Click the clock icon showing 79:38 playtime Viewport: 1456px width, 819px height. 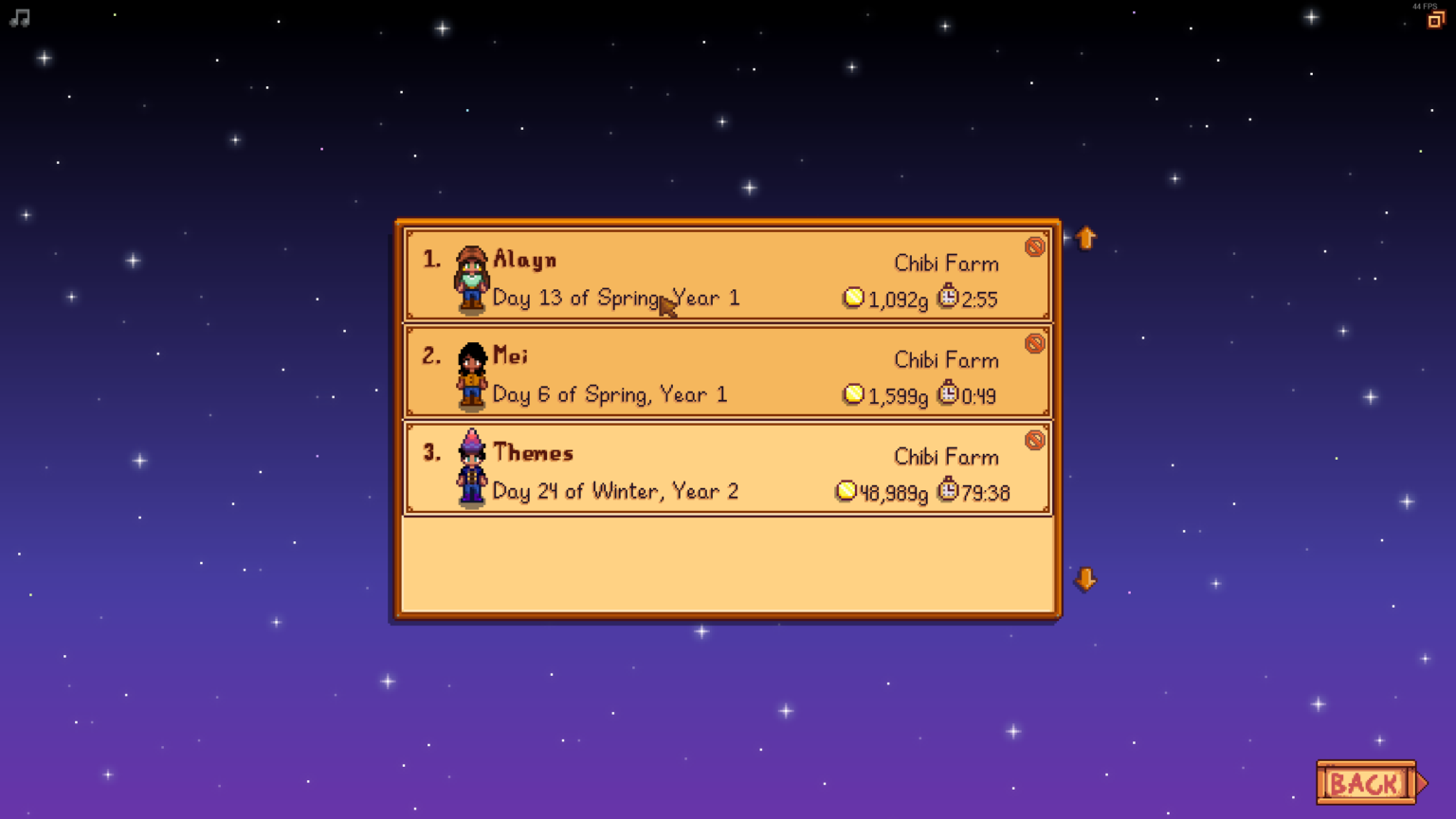pos(948,491)
